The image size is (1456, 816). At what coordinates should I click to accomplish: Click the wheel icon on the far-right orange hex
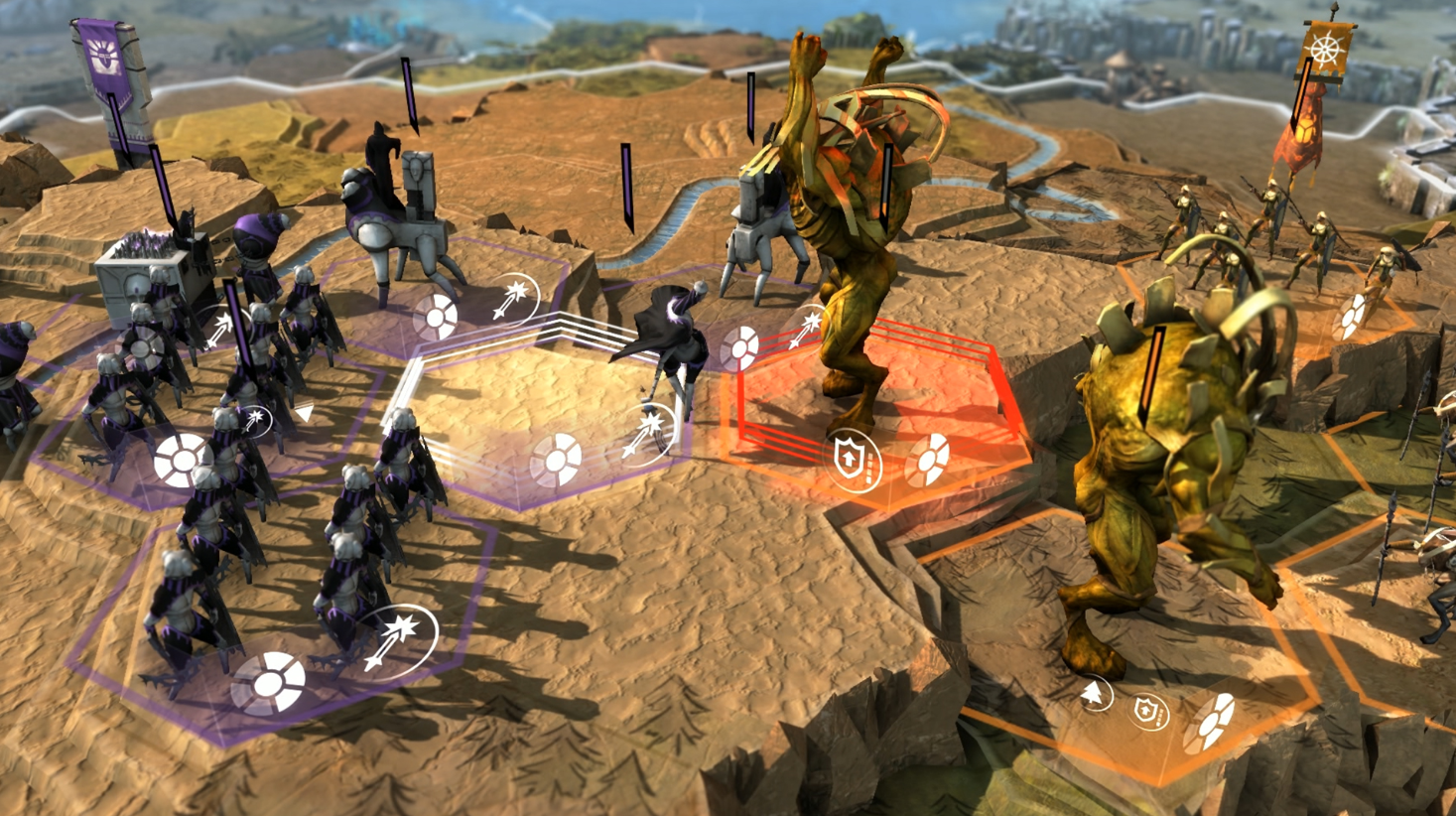click(x=1353, y=317)
